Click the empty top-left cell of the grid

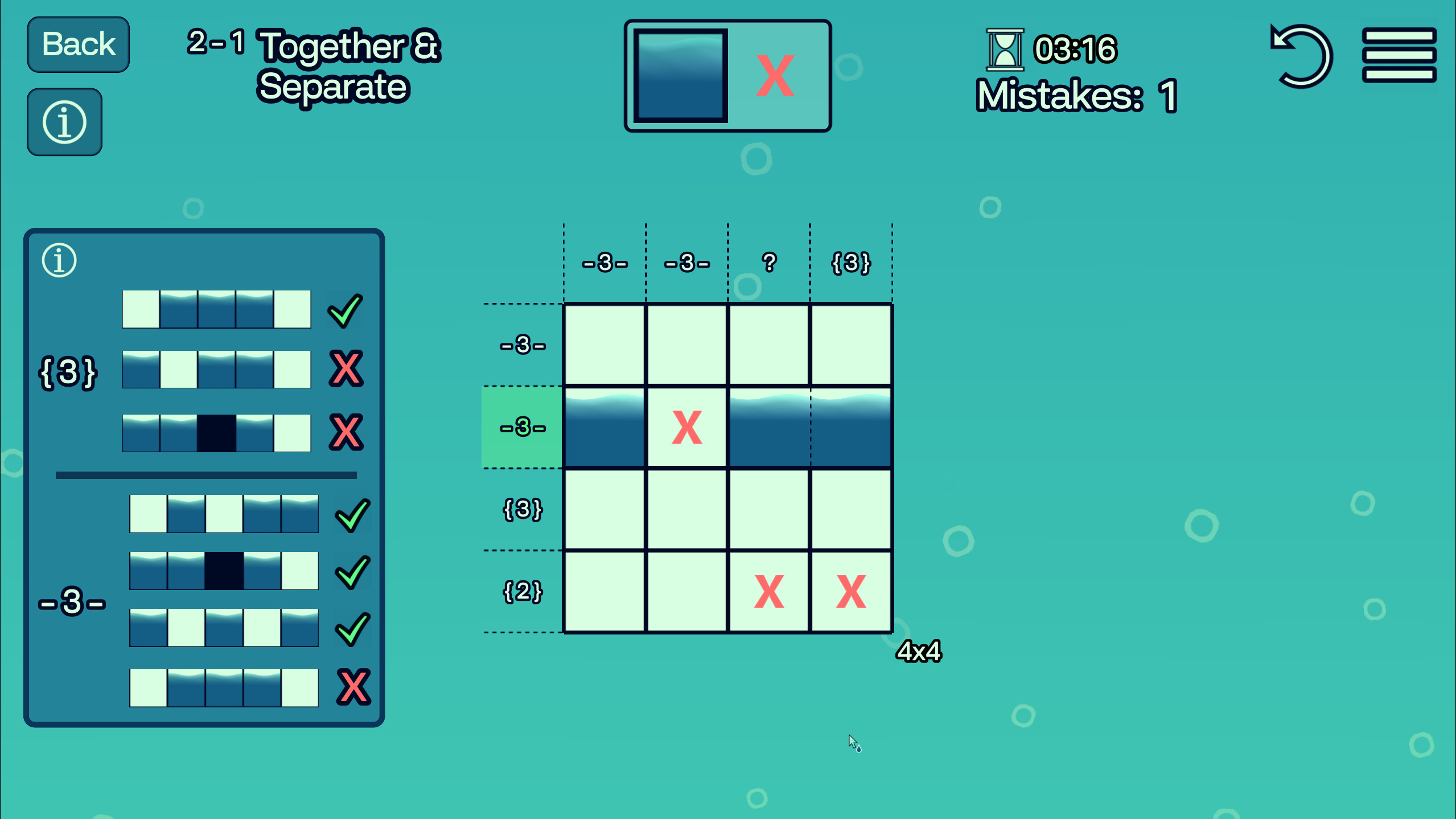click(604, 343)
